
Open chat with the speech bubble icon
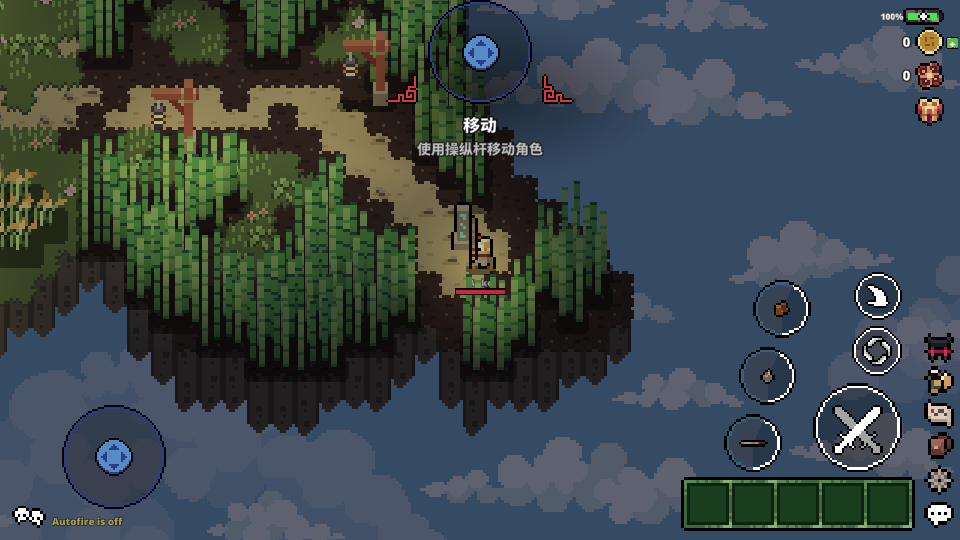pos(939,514)
